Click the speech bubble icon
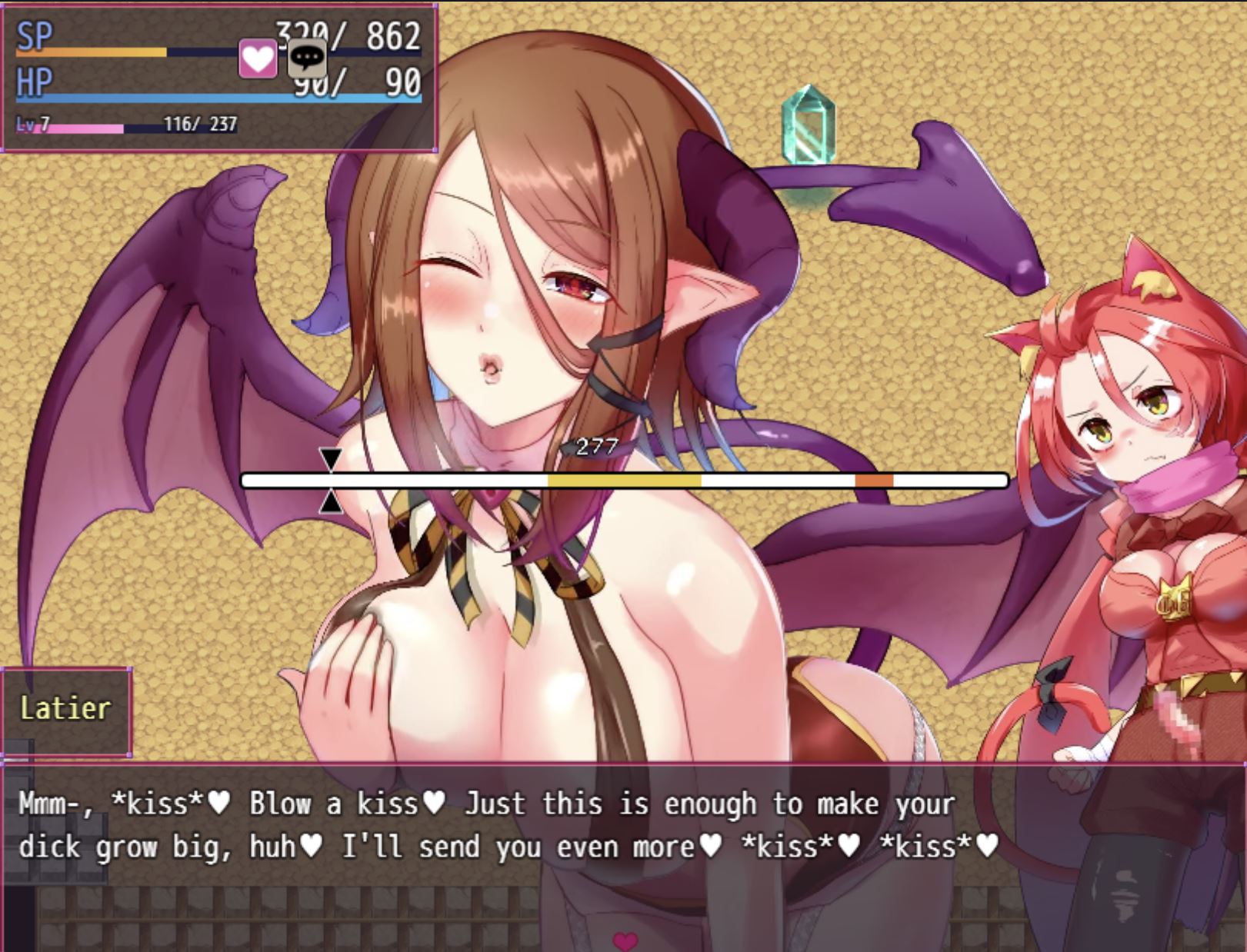The image size is (1247, 952). click(307, 58)
